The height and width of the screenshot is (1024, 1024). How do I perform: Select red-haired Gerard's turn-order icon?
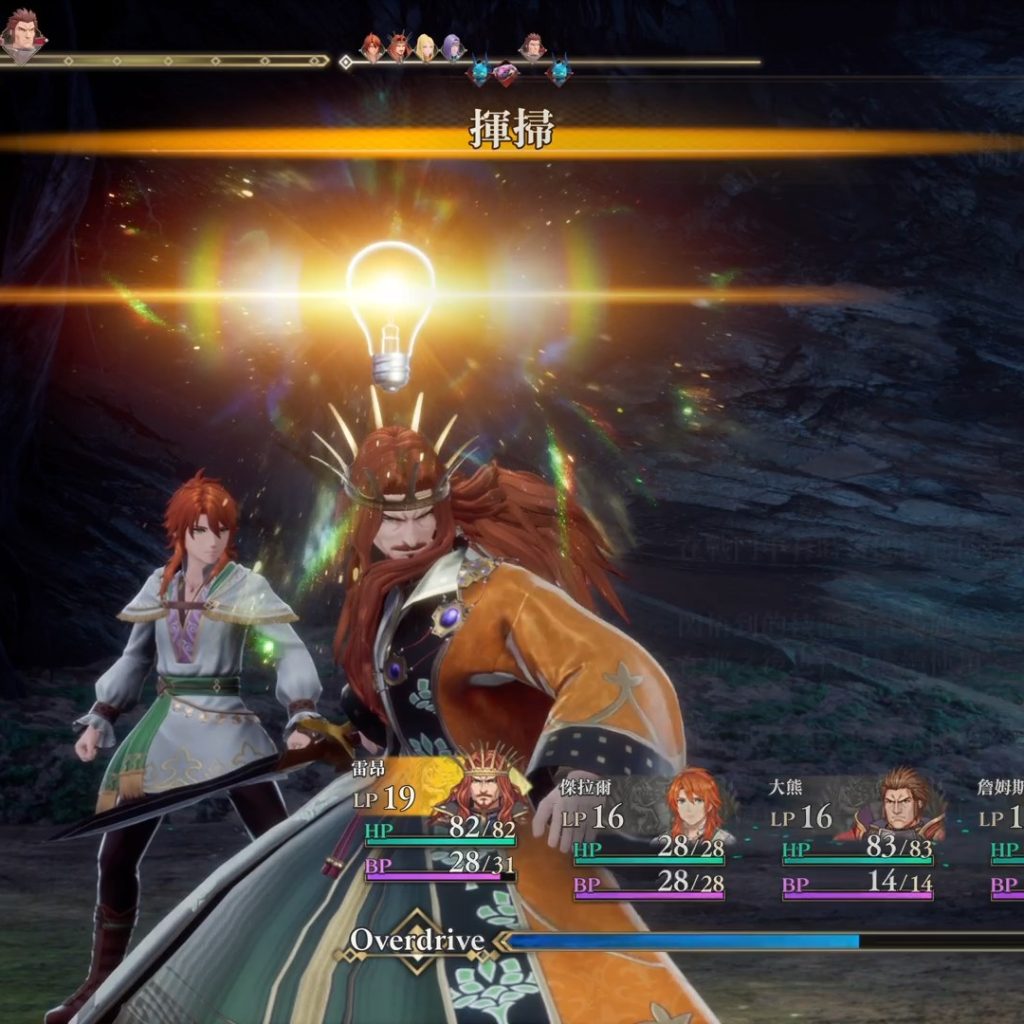(372, 47)
